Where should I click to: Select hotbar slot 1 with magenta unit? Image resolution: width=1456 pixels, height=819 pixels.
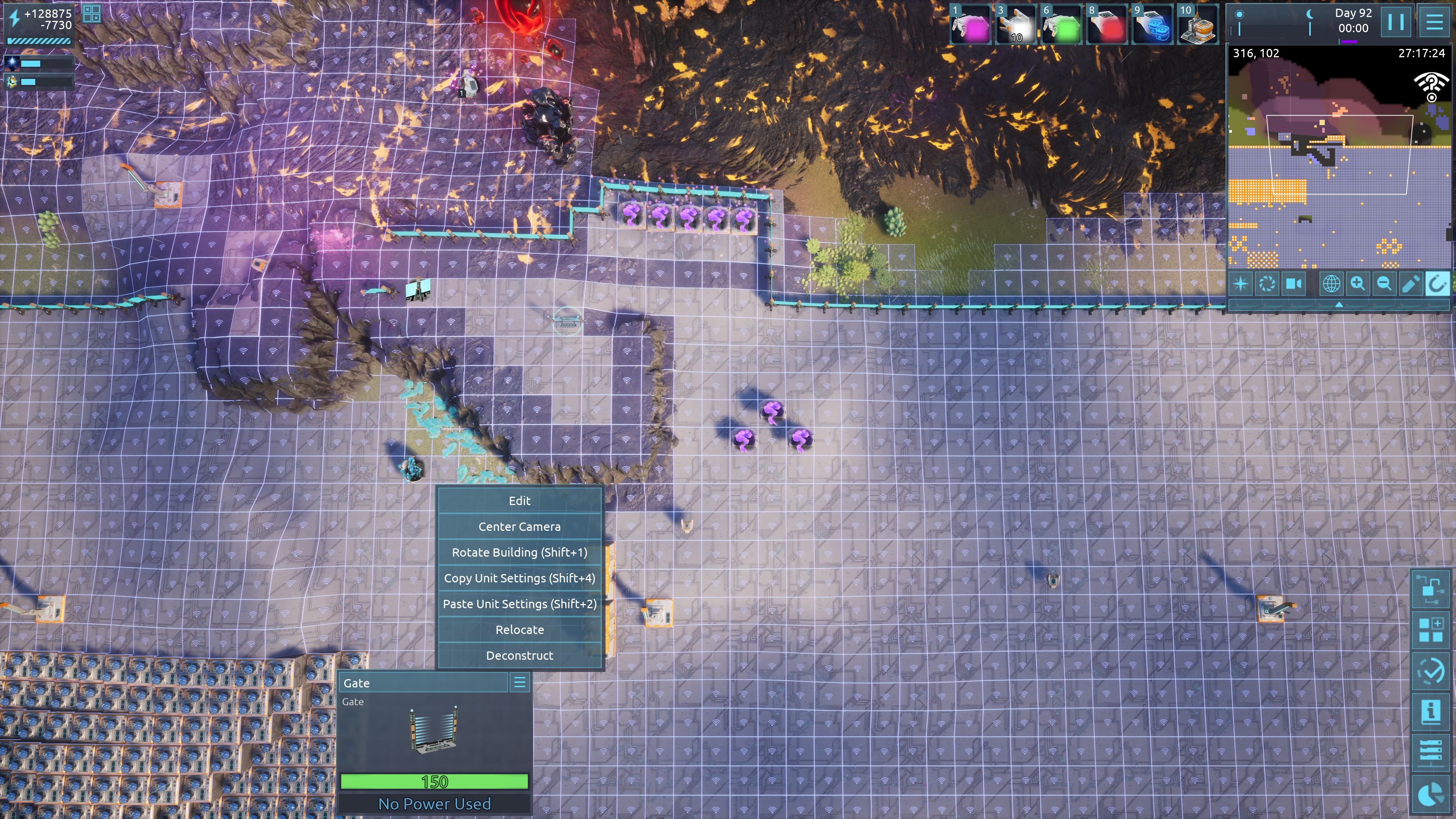(971, 25)
